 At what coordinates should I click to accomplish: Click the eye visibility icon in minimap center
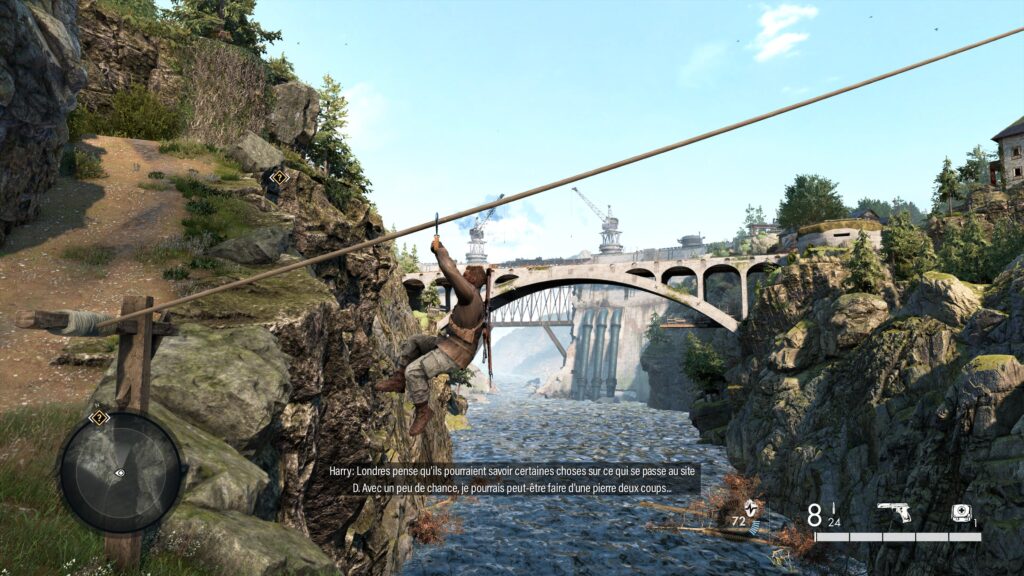pos(120,472)
